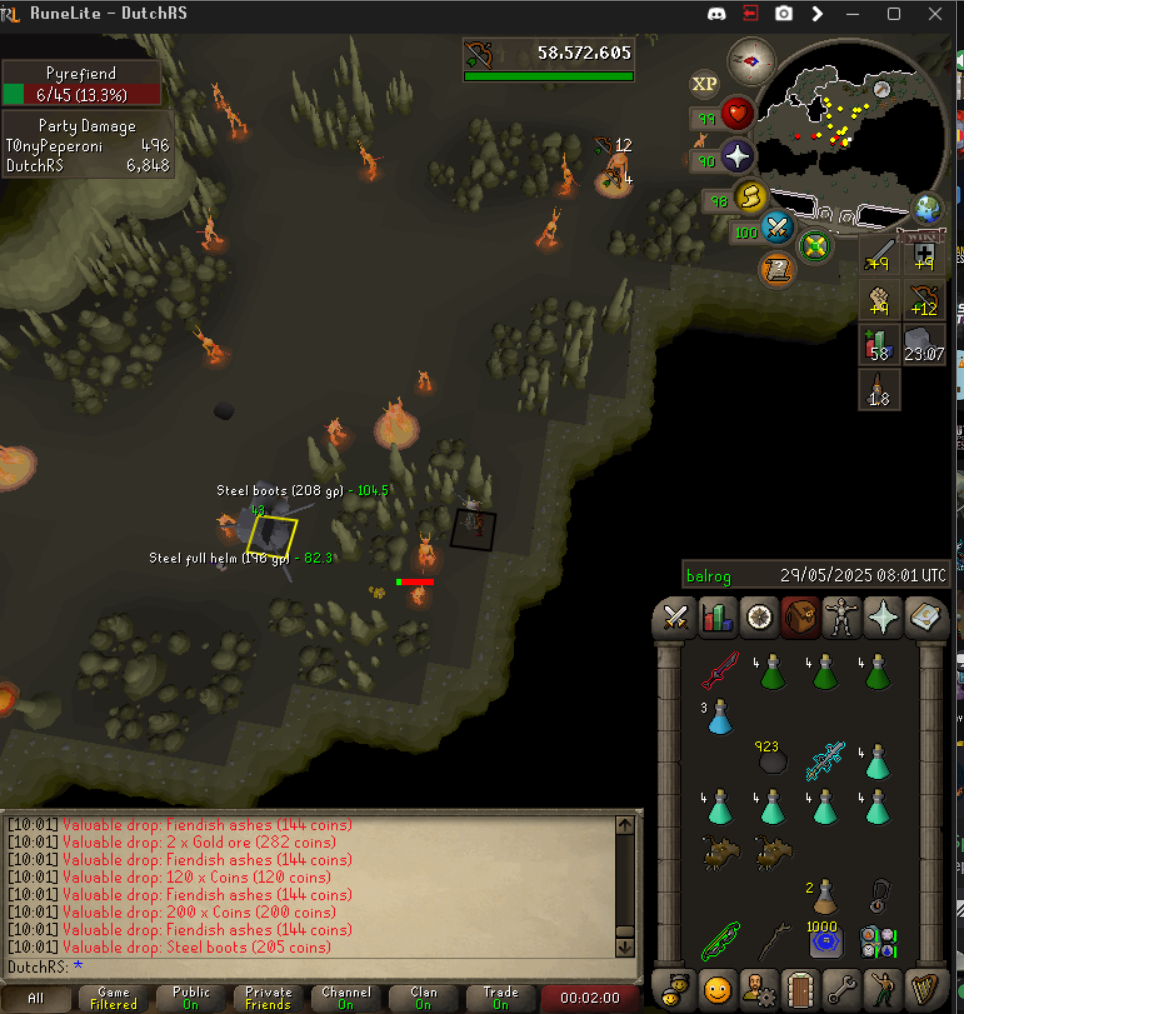
Task: Toggle run with the boot energy orb
Action: pos(750,197)
